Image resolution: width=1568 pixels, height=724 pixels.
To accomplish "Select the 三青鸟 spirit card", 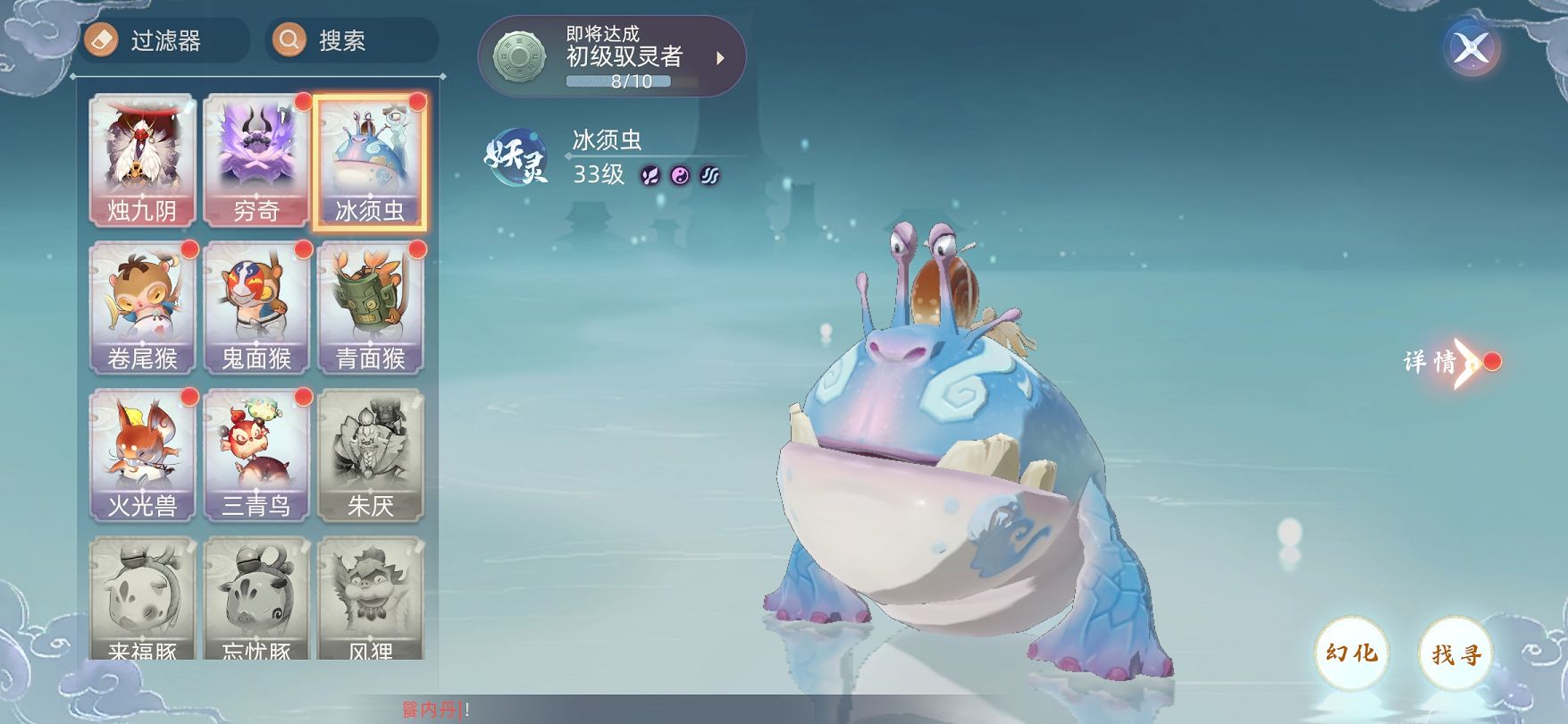I will [x=256, y=456].
